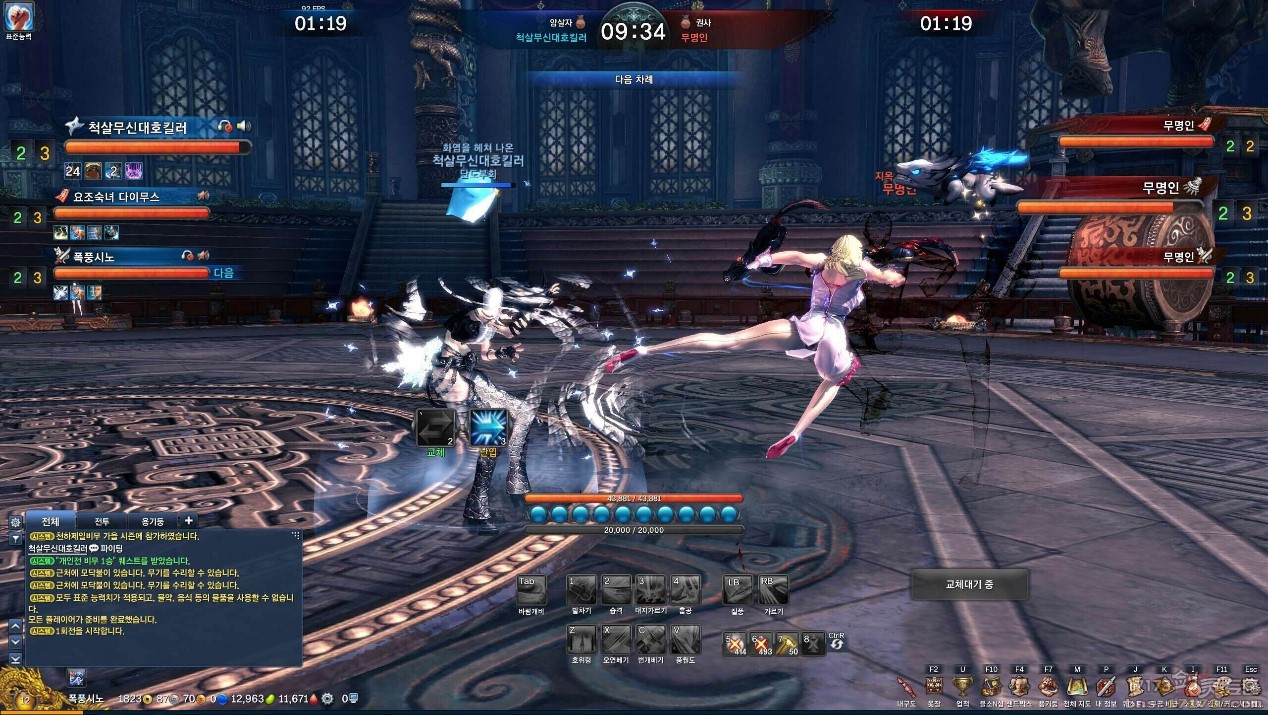Viewport: 1268px width, 715px height.
Task: Click the 교체대기 중 button
Action: point(969,584)
